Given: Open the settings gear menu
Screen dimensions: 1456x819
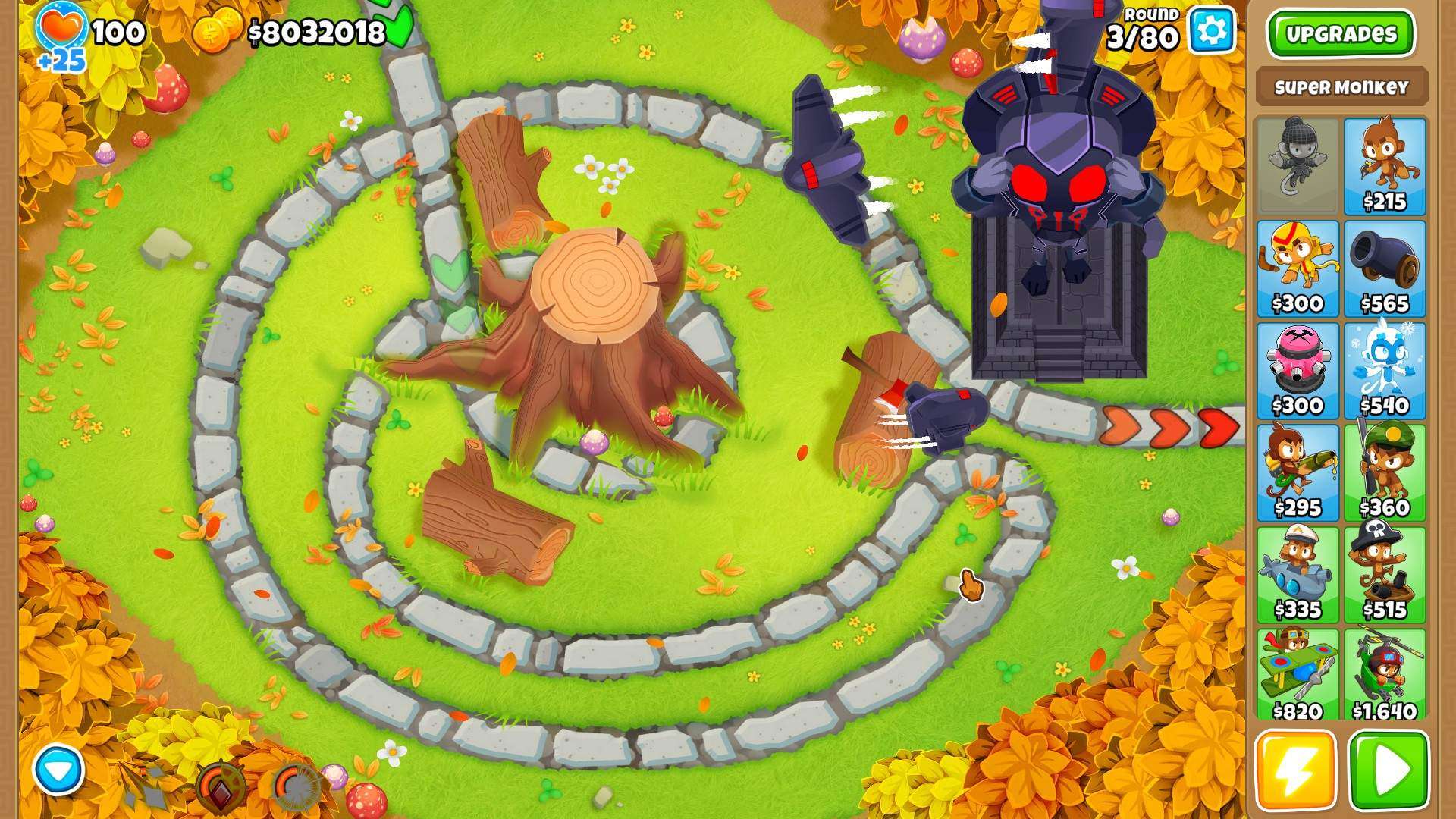Looking at the screenshot, I should coord(1212,30).
